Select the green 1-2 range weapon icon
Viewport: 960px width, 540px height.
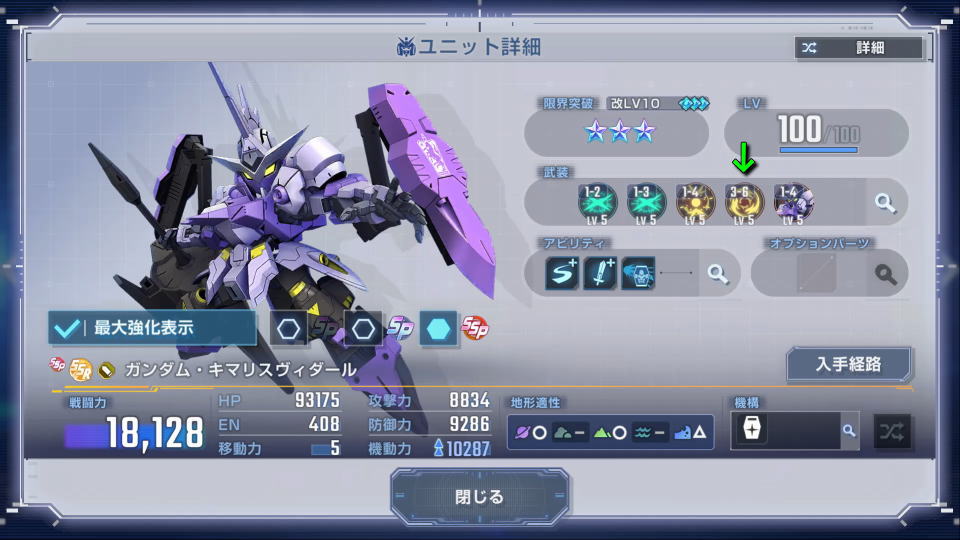tap(595, 203)
